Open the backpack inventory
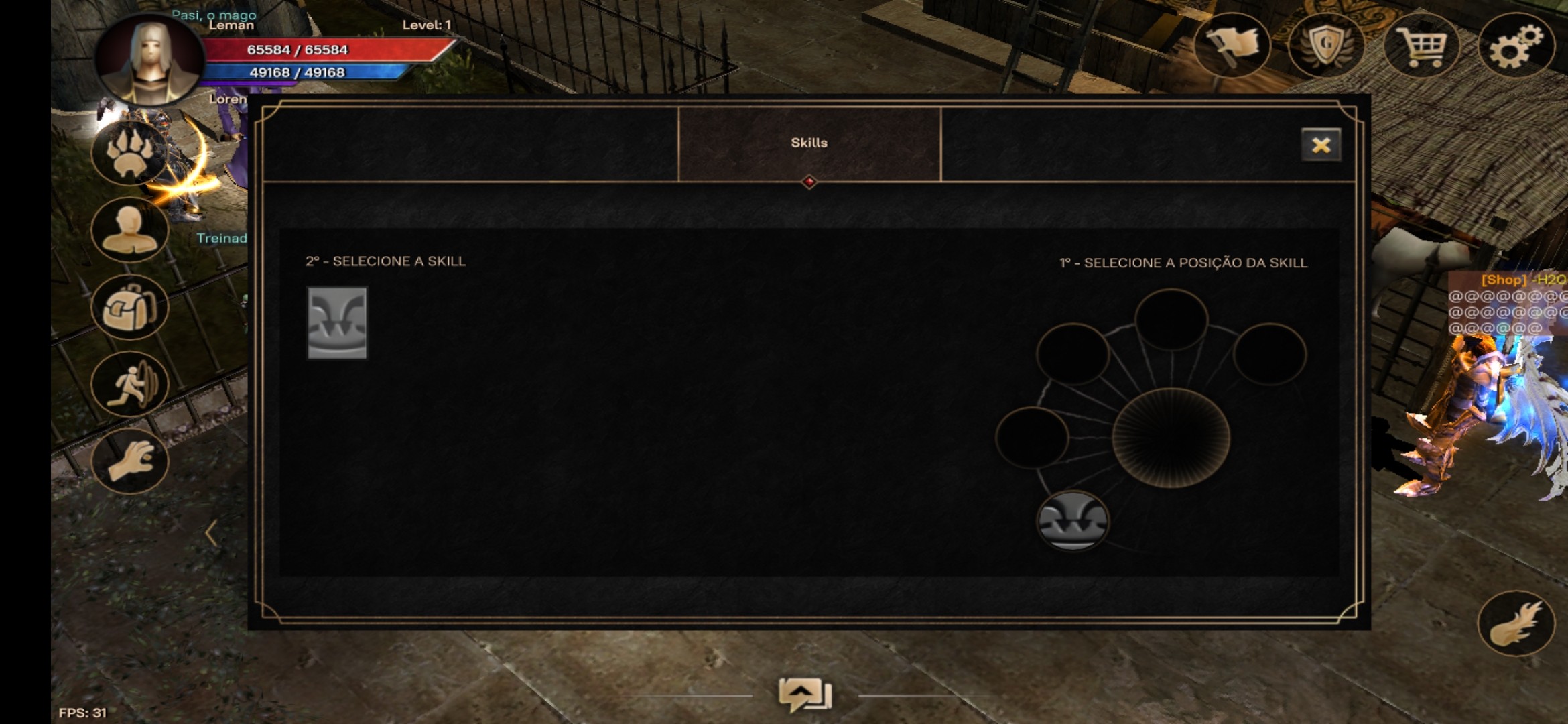 [130, 307]
